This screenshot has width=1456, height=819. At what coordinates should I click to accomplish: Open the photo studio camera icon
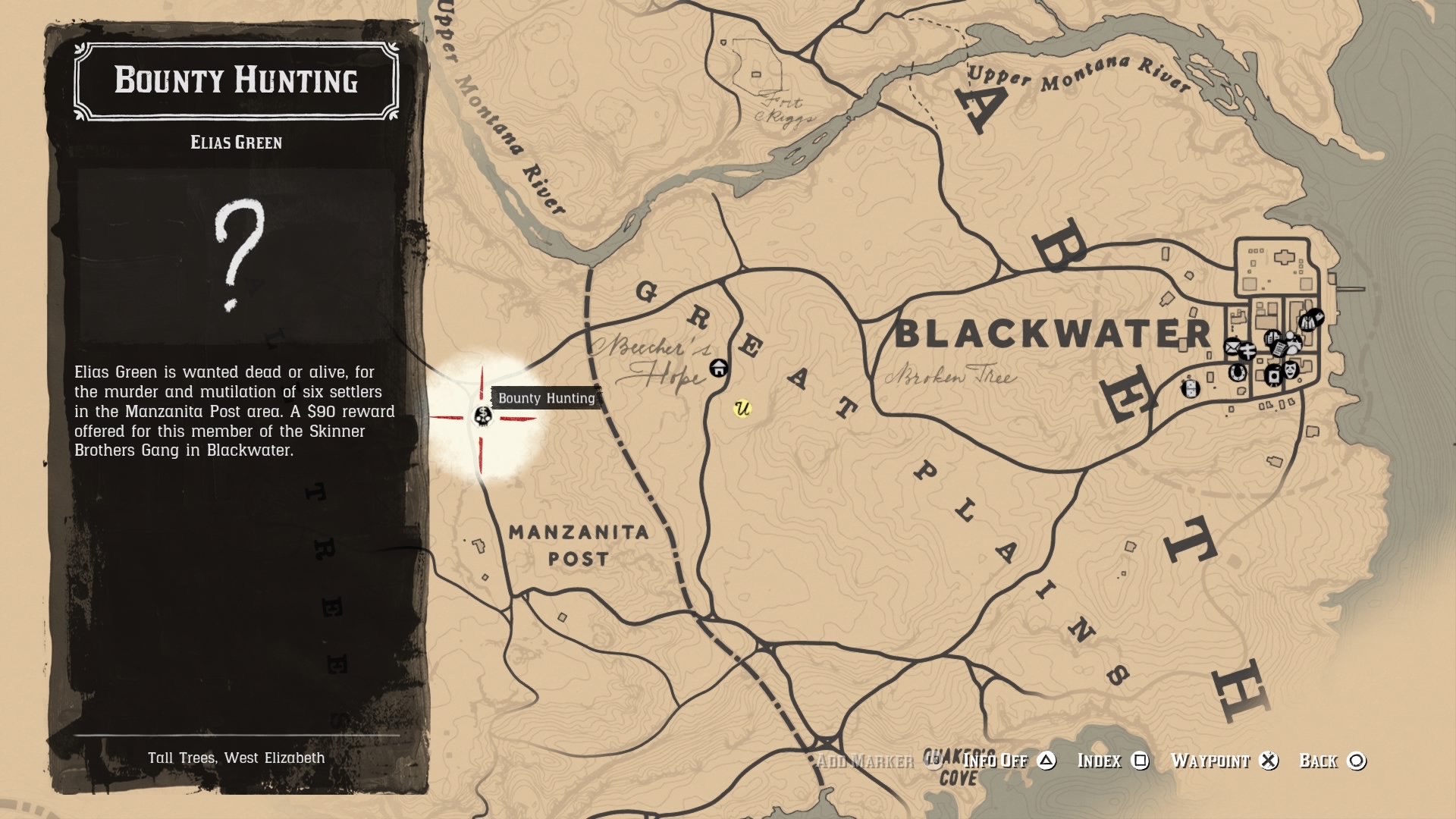(1273, 376)
